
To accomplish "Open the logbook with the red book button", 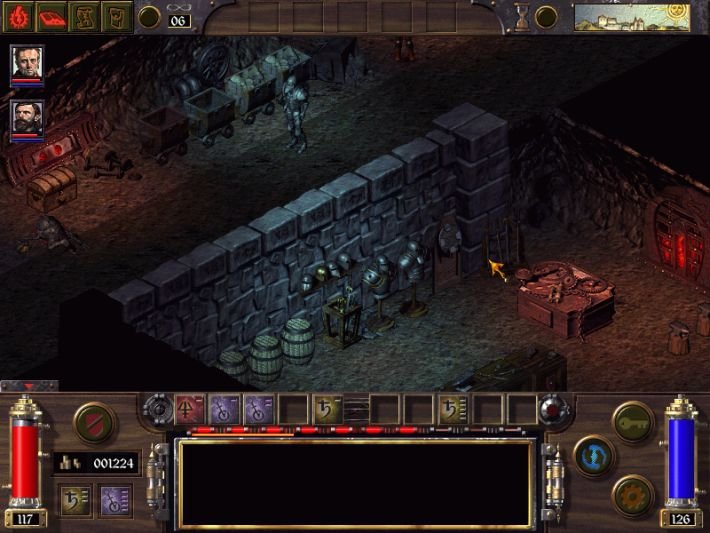I will 52,17.
